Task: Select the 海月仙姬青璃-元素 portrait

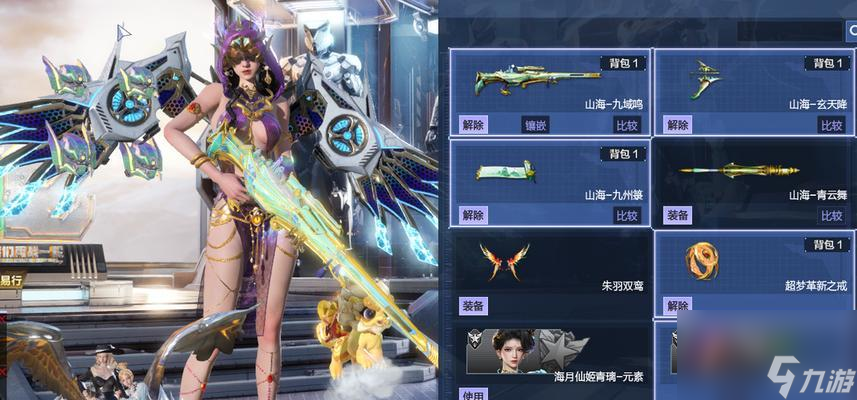Action: tap(511, 351)
